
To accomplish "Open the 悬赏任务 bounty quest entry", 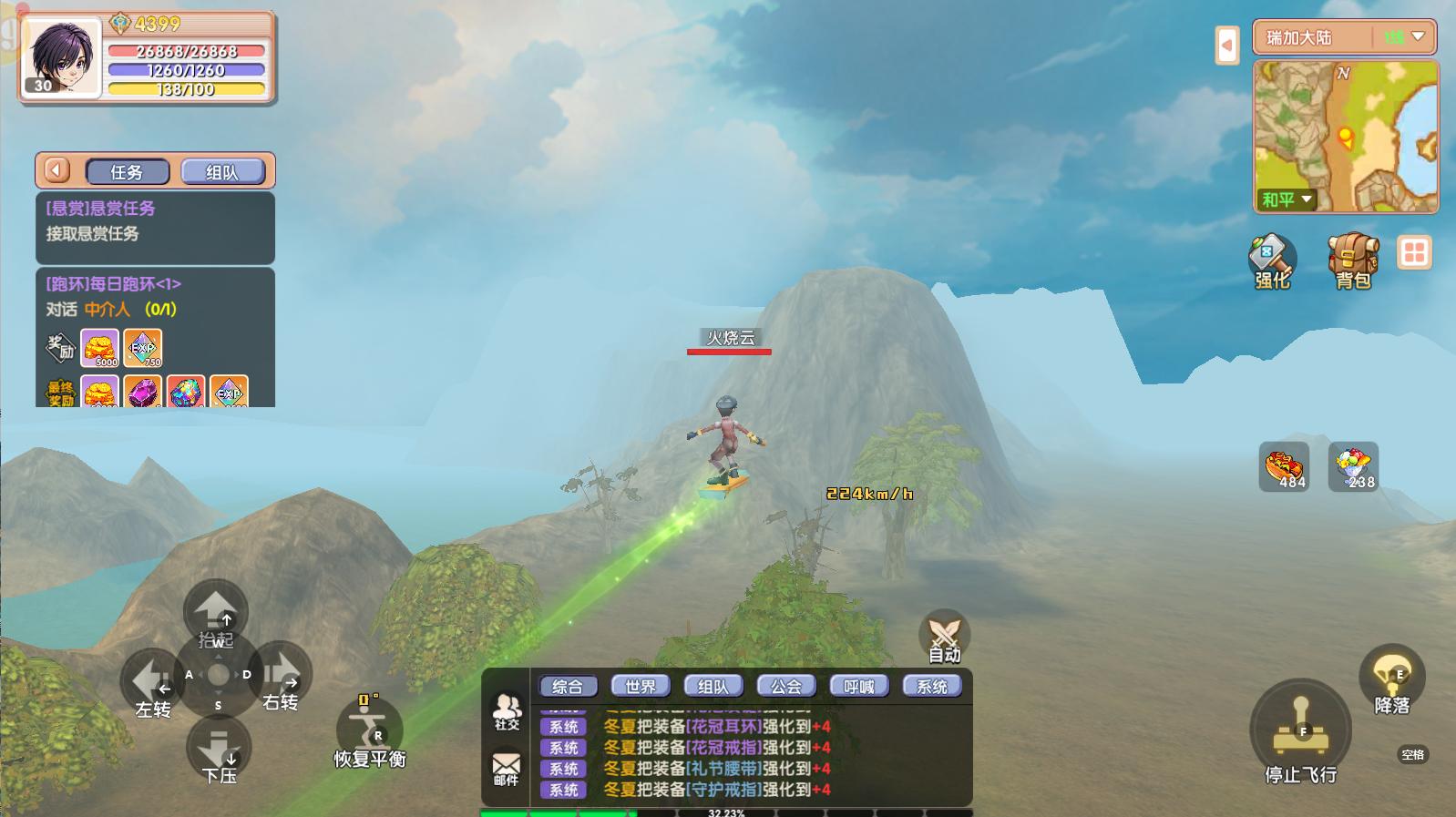I will point(155,221).
